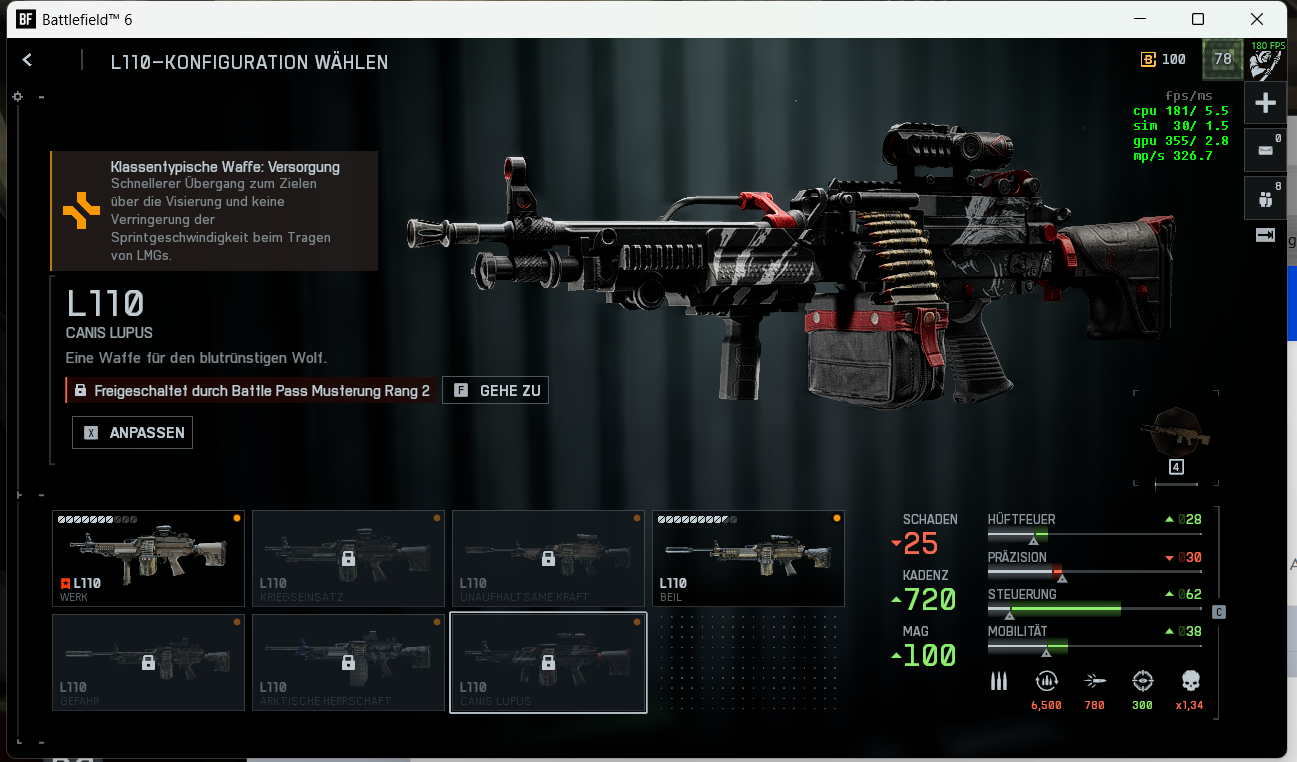The width and height of the screenshot is (1297, 762).
Task: Go back using the top-left arrow
Action: (x=27, y=60)
